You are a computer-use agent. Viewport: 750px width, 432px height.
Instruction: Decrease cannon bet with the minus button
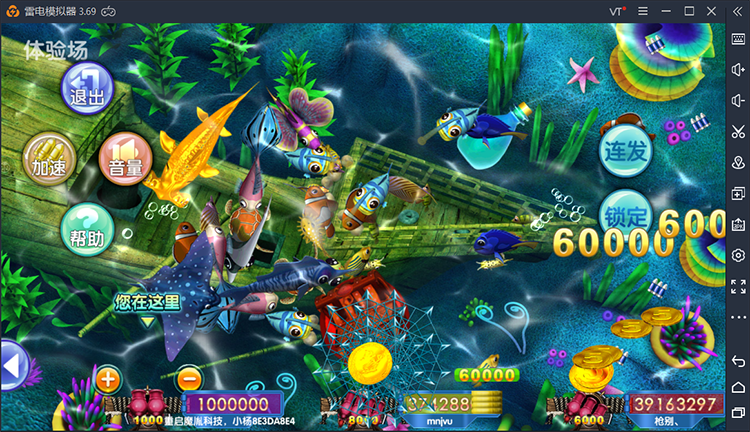(188, 379)
